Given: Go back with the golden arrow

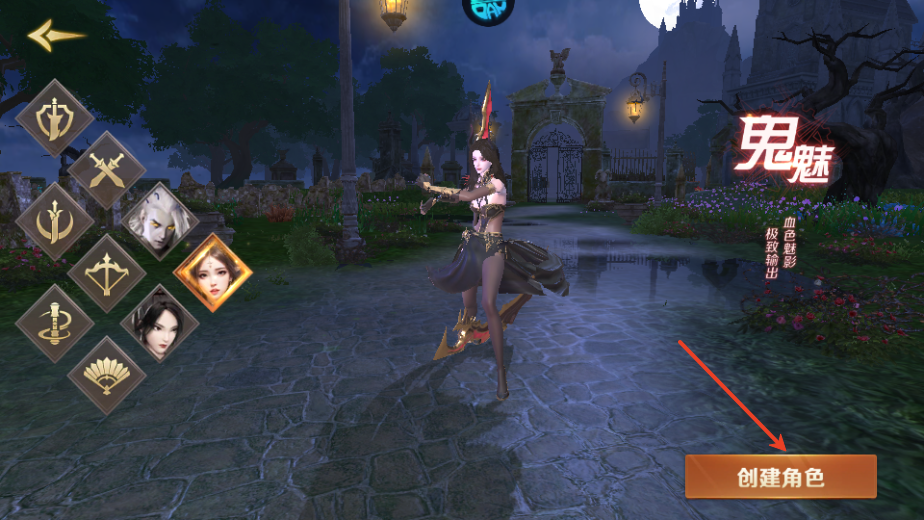Looking at the screenshot, I should click(x=55, y=35).
